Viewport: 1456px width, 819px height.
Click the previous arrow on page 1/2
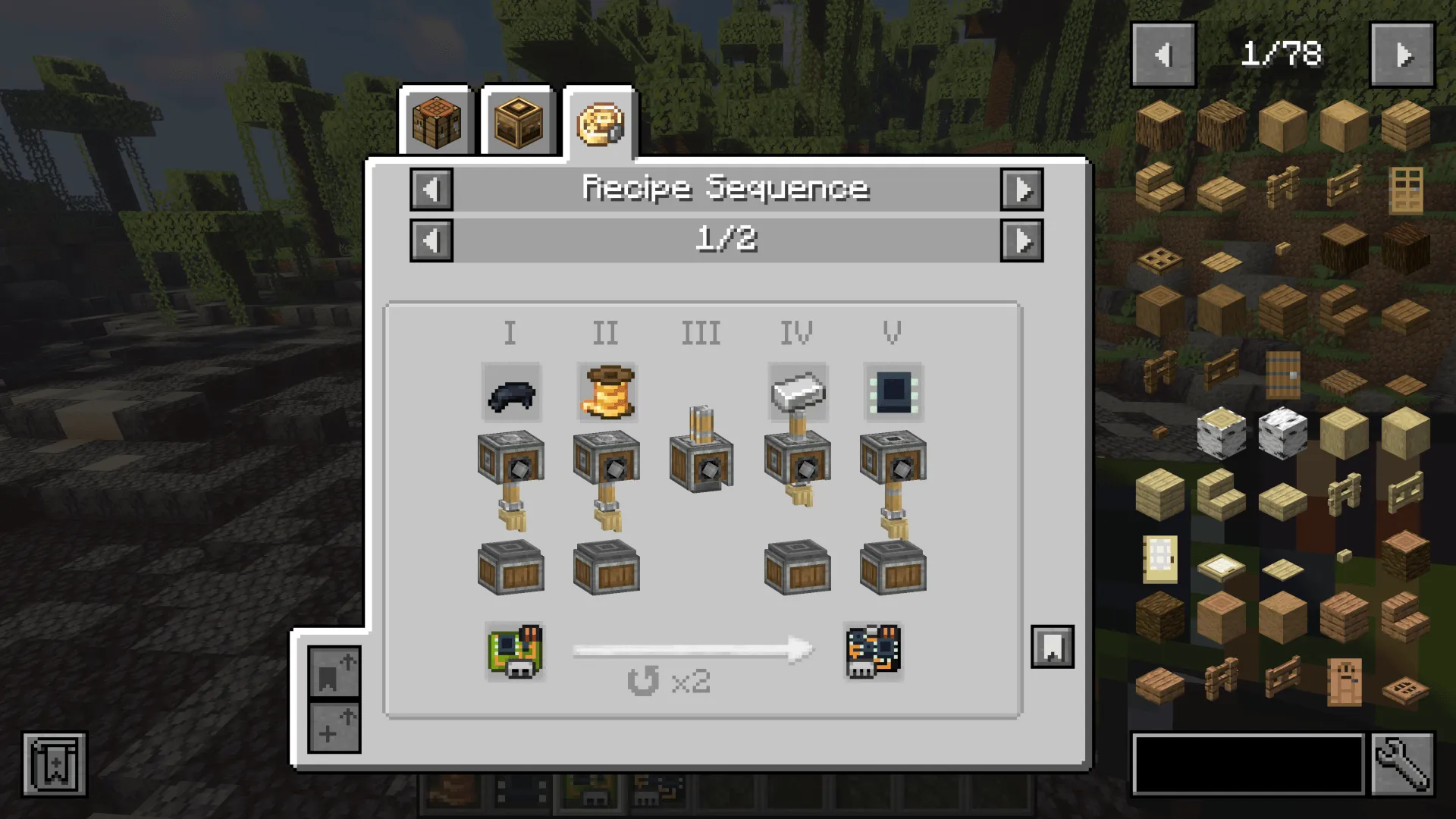431,243
